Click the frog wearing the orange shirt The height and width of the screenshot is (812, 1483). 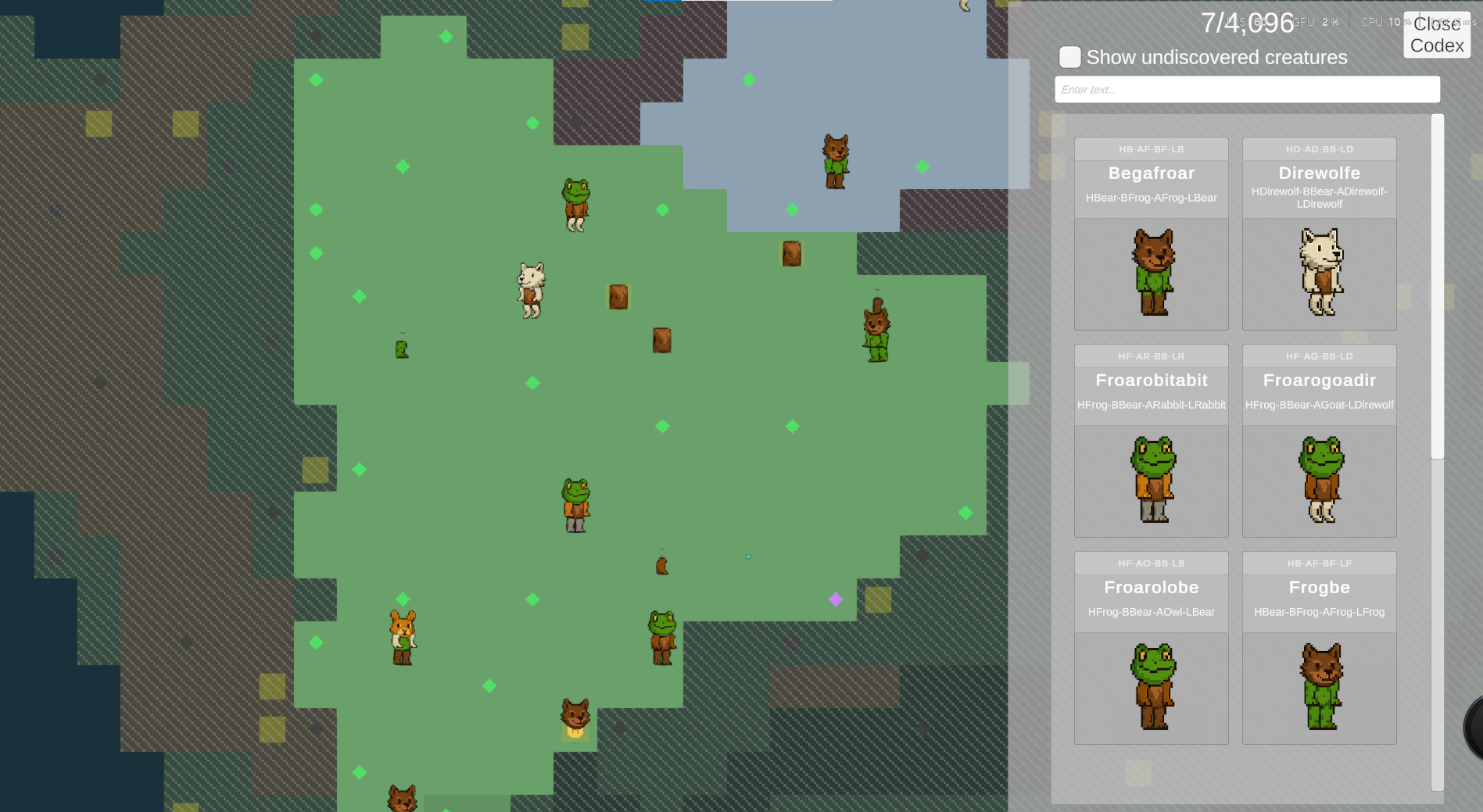[575, 504]
